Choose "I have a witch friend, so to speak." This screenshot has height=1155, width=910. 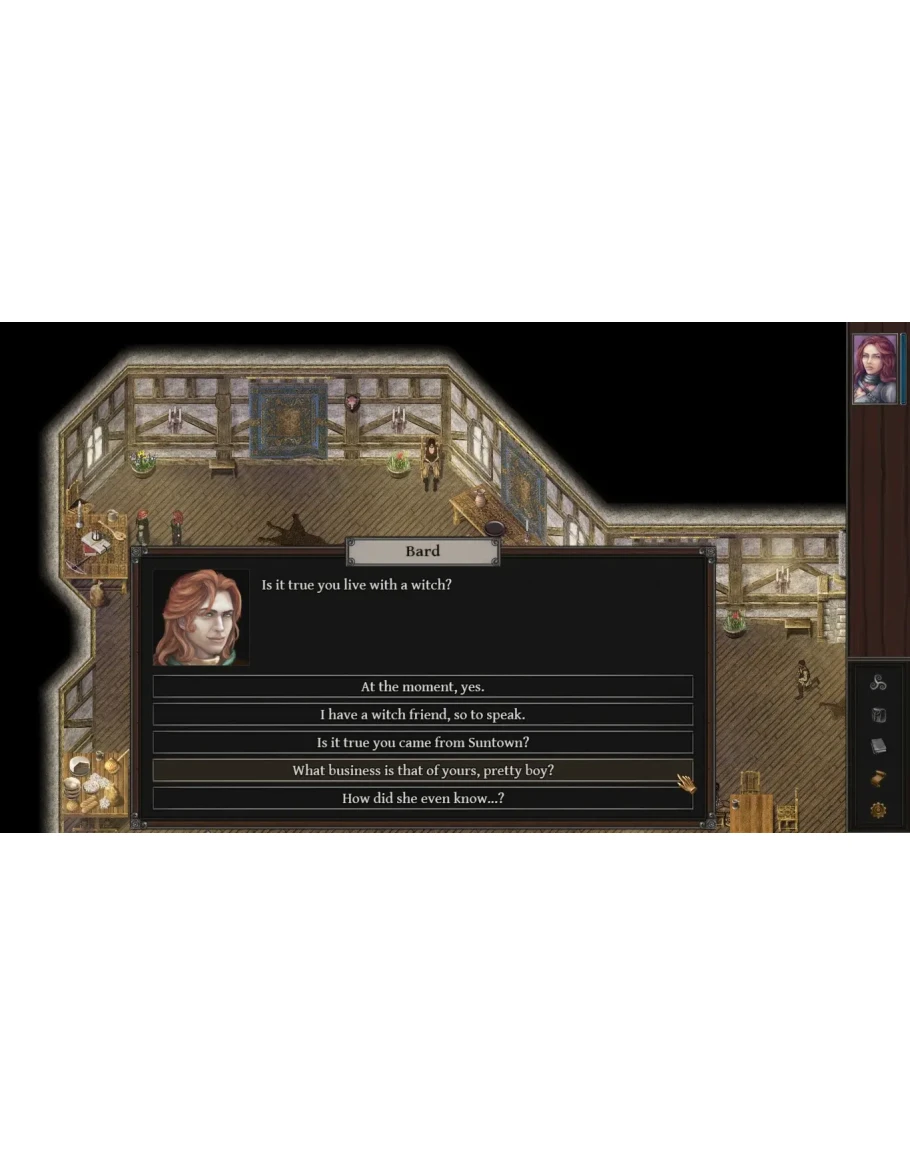point(422,715)
